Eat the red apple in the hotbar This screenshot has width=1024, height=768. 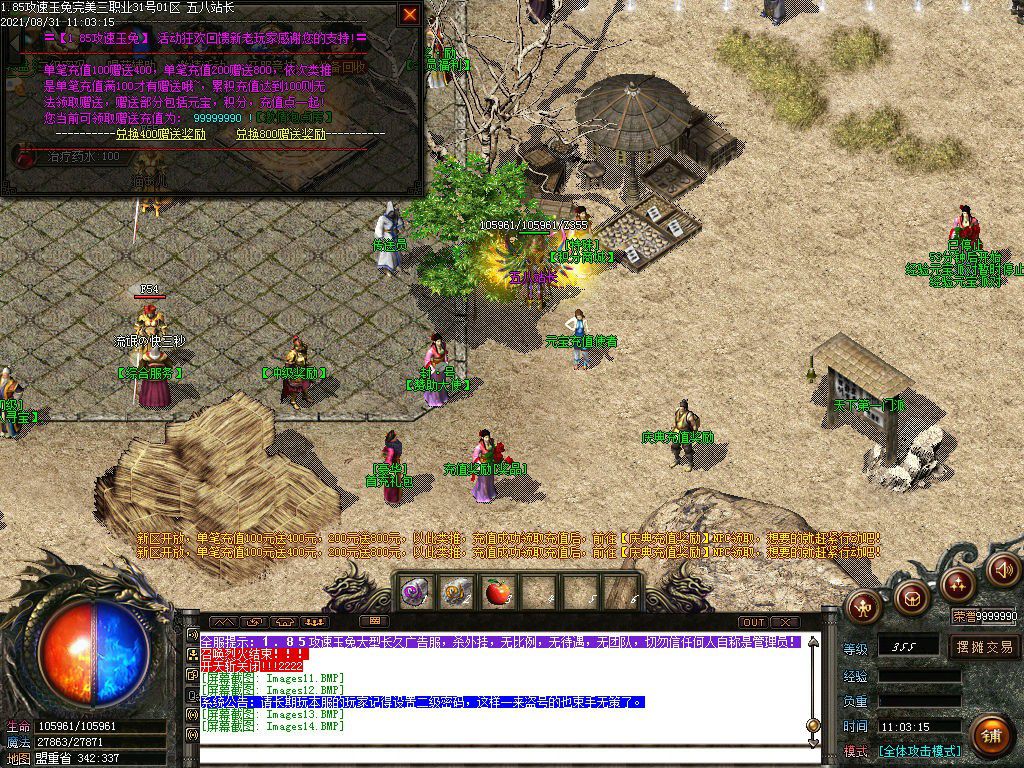(x=496, y=592)
